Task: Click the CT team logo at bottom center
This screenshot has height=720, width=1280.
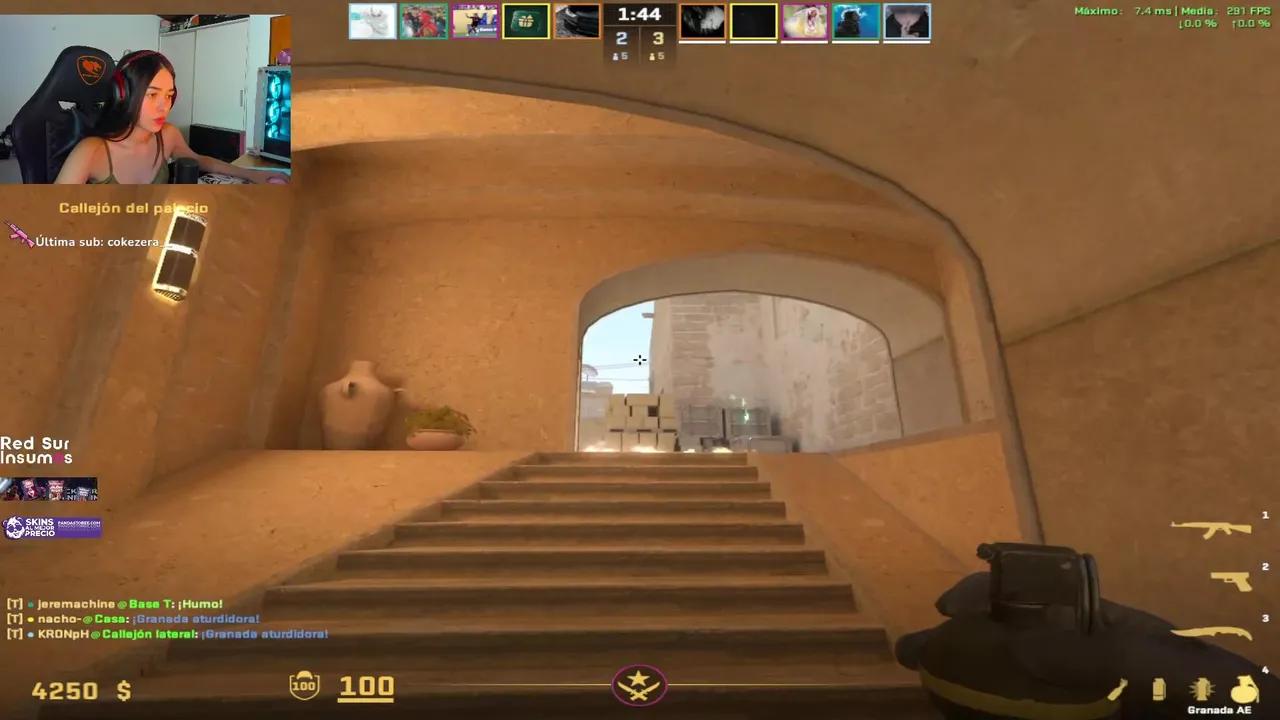Action: coord(639,684)
